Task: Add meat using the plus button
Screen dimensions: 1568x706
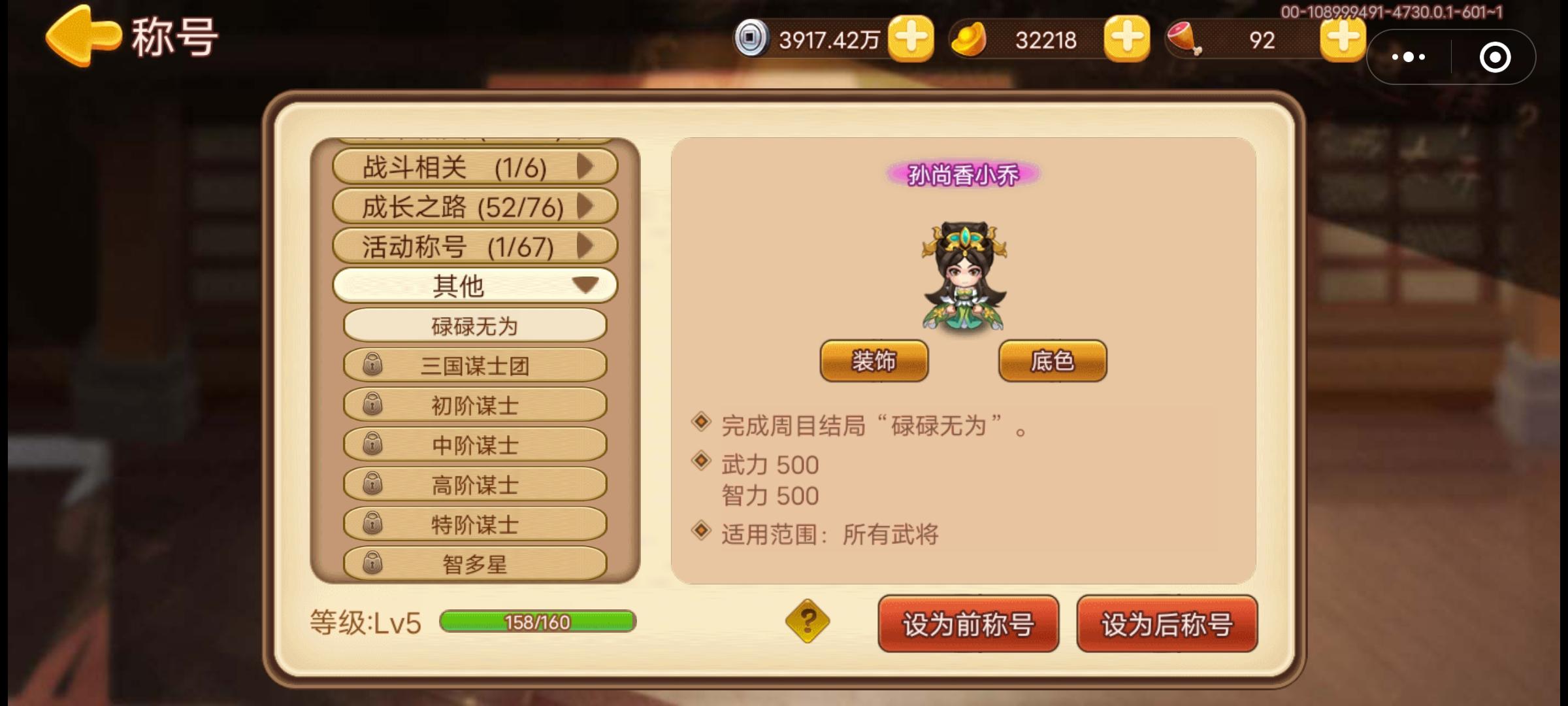Action: click(x=1341, y=41)
